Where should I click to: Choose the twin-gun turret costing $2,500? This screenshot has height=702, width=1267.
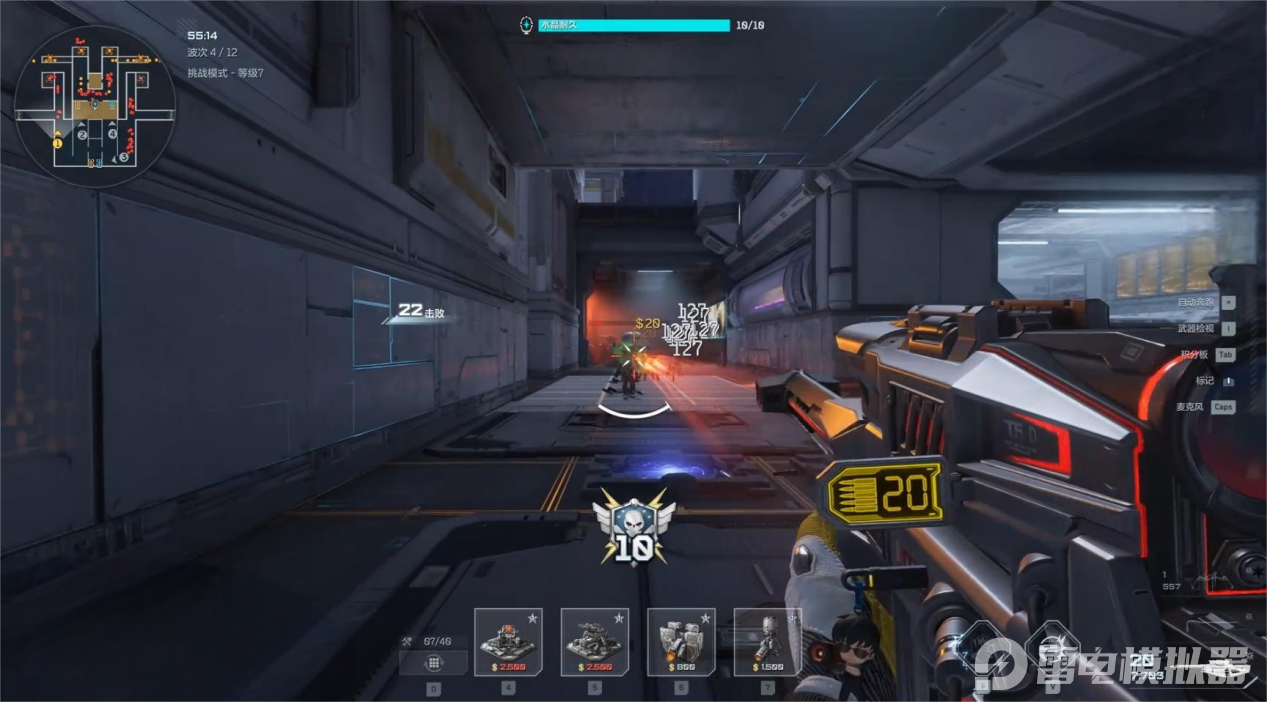point(595,641)
